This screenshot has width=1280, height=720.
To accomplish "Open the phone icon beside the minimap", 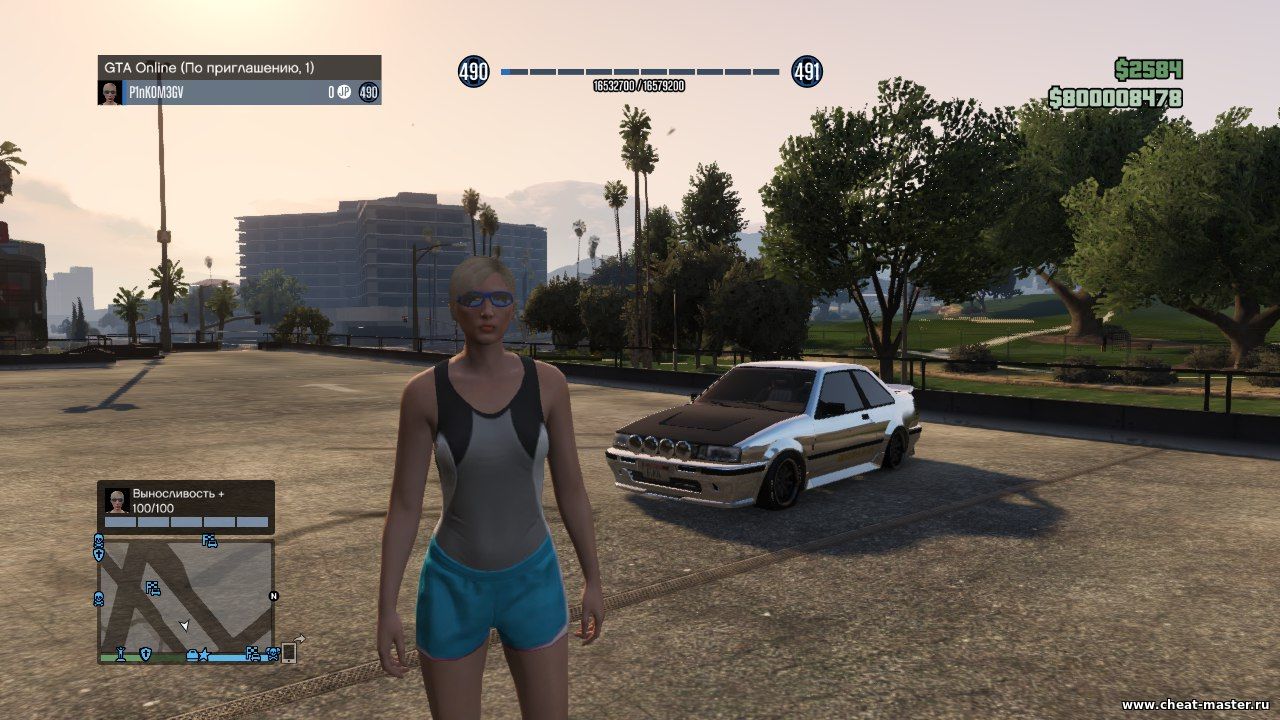I will 289,652.
